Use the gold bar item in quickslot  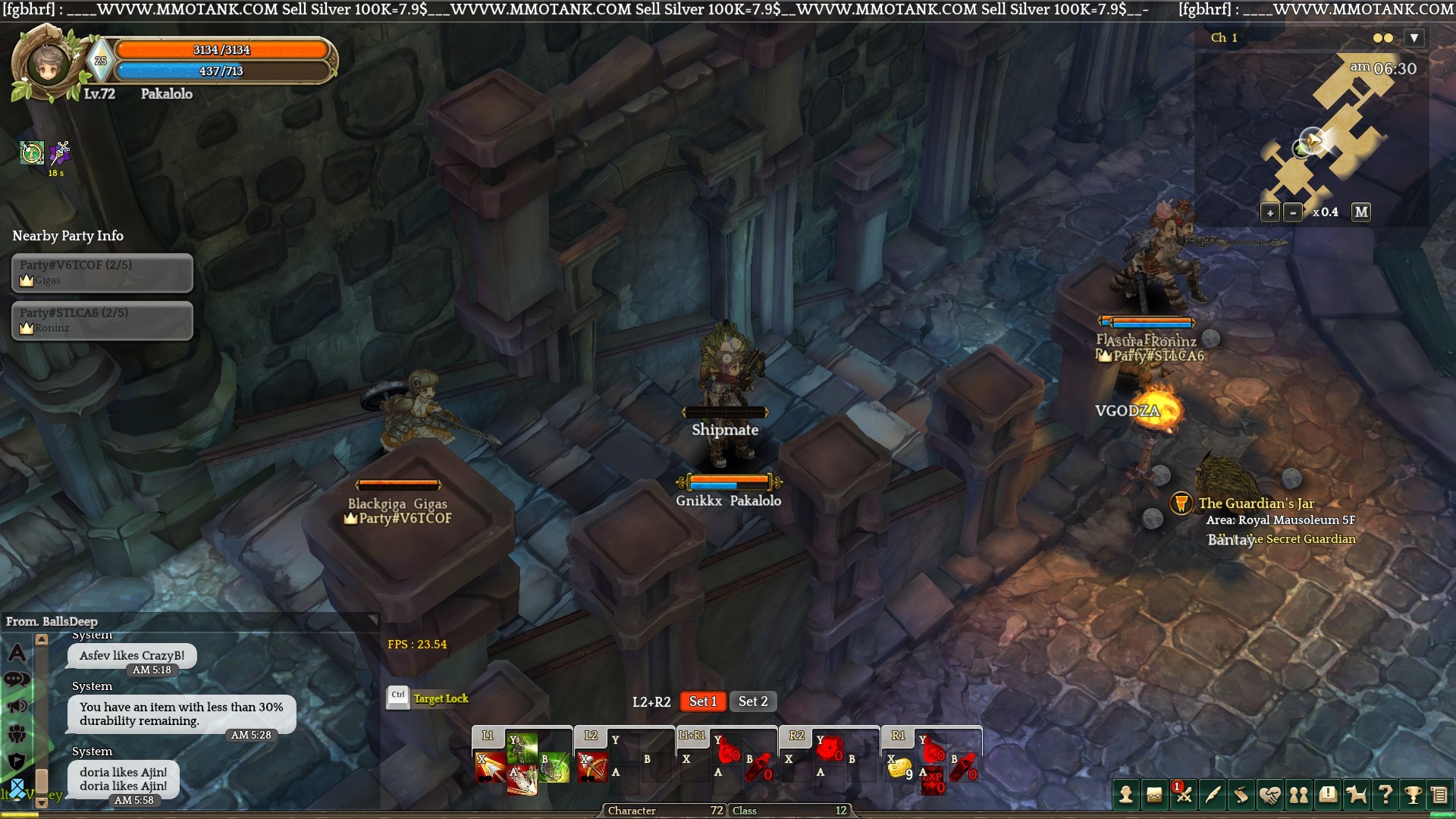(x=899, y=770)
